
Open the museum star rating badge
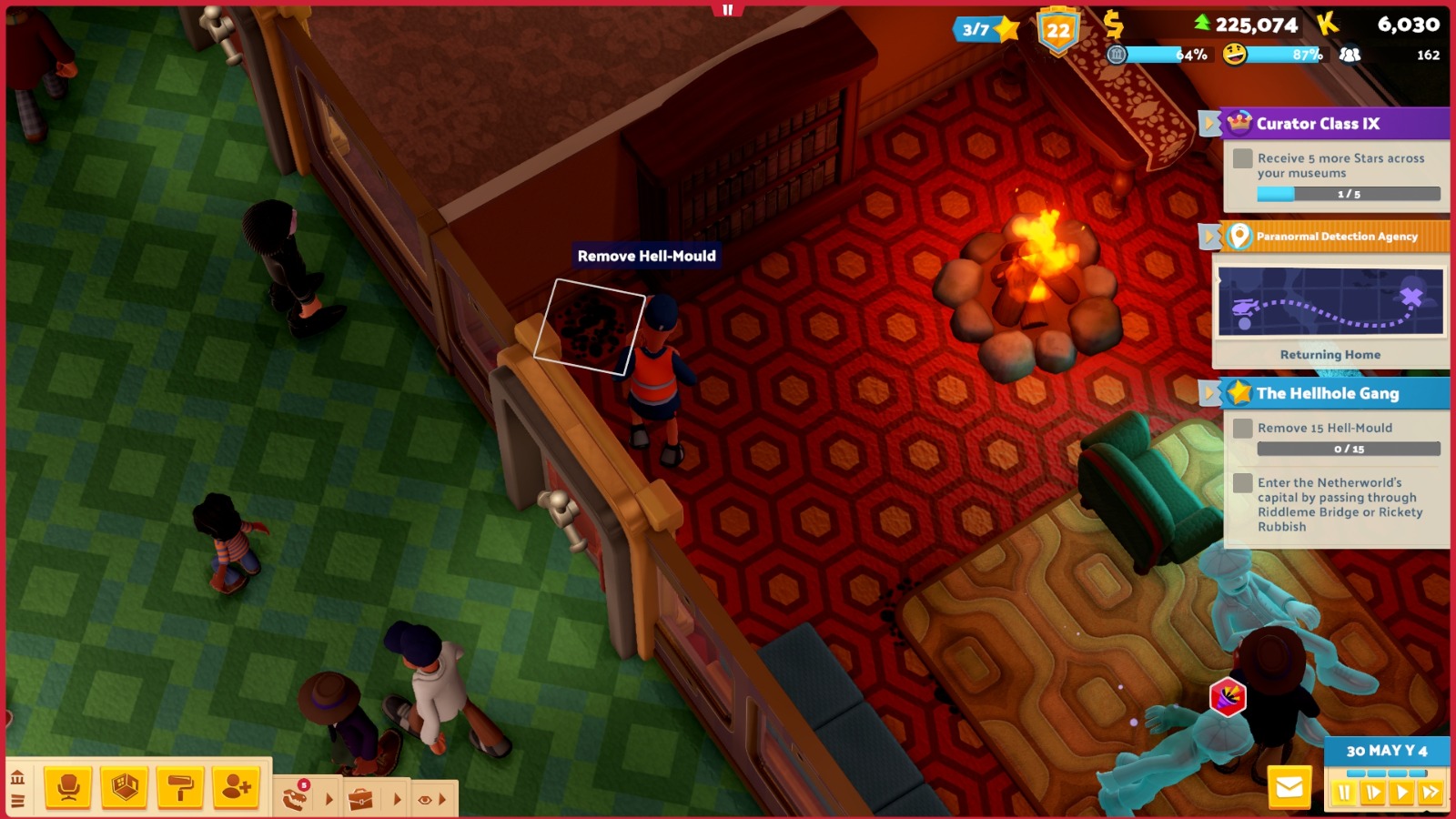(986, 29)
